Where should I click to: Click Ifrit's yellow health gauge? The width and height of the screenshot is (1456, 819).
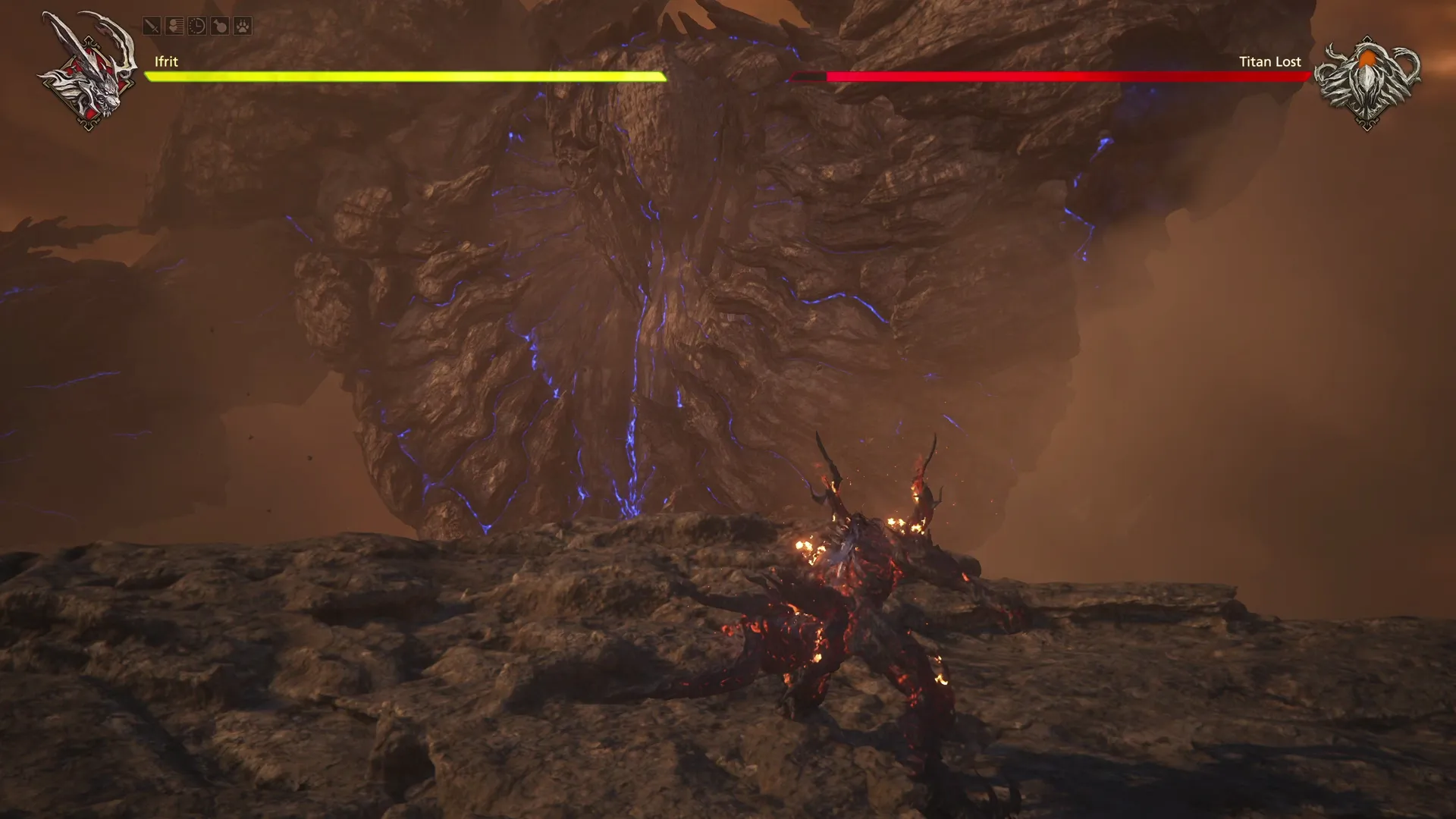click(x=402, y=76)
